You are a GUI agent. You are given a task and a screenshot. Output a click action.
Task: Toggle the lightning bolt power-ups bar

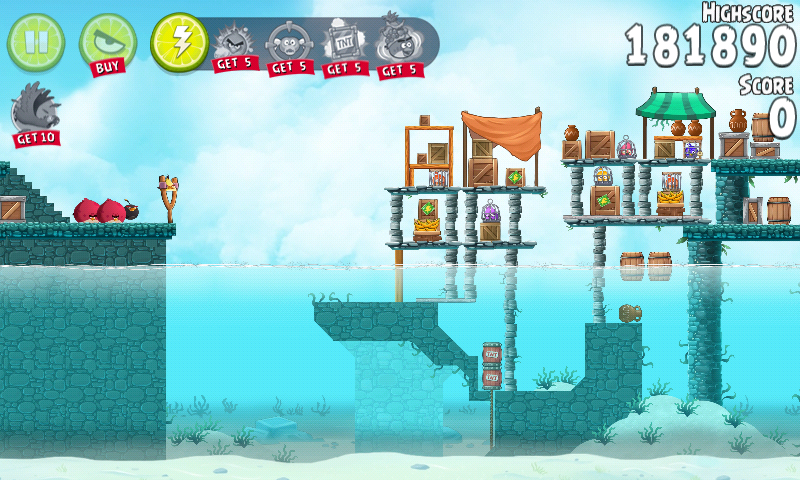click(179, 42)
